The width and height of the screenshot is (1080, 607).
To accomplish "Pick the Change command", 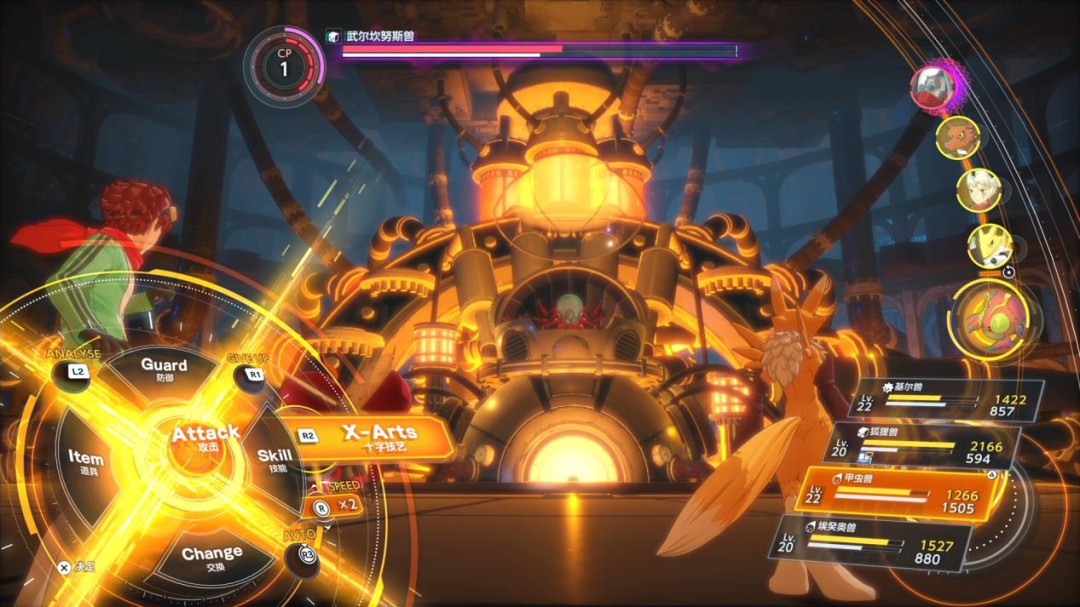I will pyautogui.click(x=212, y=556).
